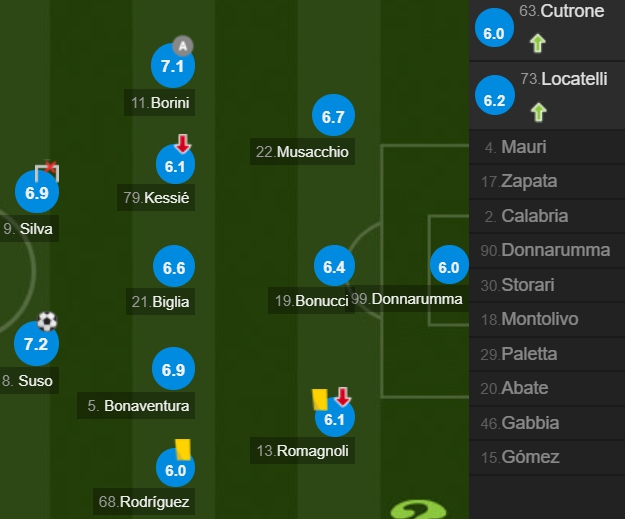The height and width of the screenshot is (519, 625).
Task: Open goalkeeper Donnarumma's 6.0 rating on pitch
Action: [x=448, y=267]
